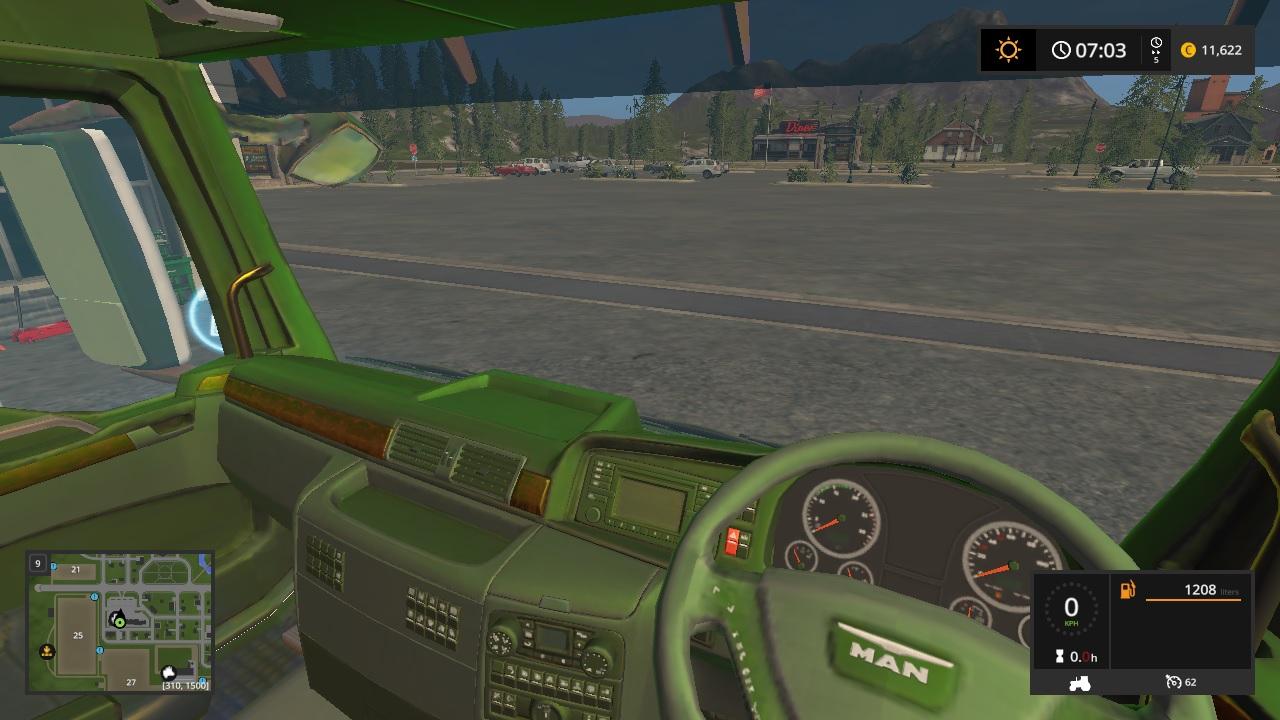
Task: Click the money balance reading 11,622
Action: coord(1221,49)
